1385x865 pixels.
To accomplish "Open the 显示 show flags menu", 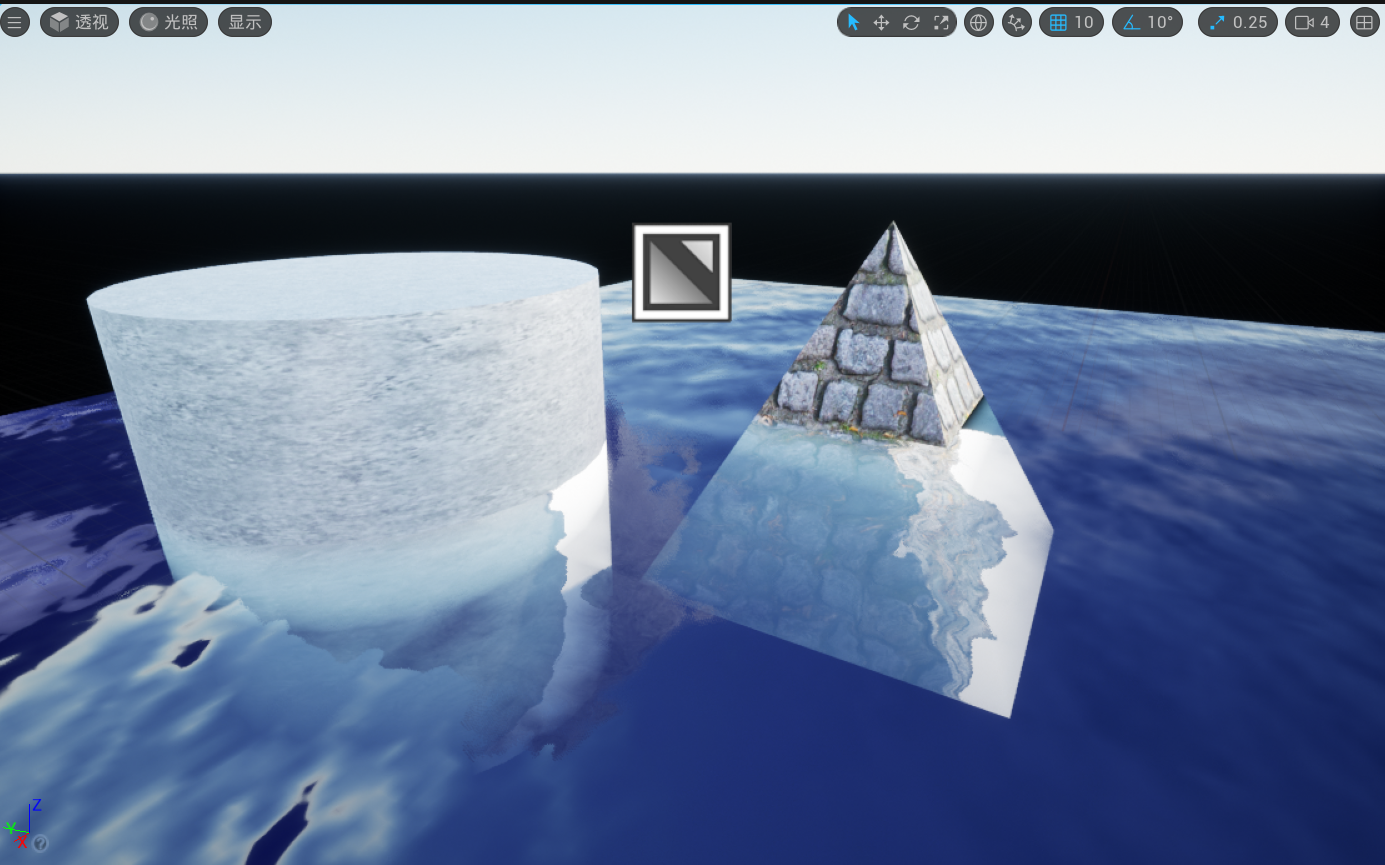I will (x=244, y=22).
